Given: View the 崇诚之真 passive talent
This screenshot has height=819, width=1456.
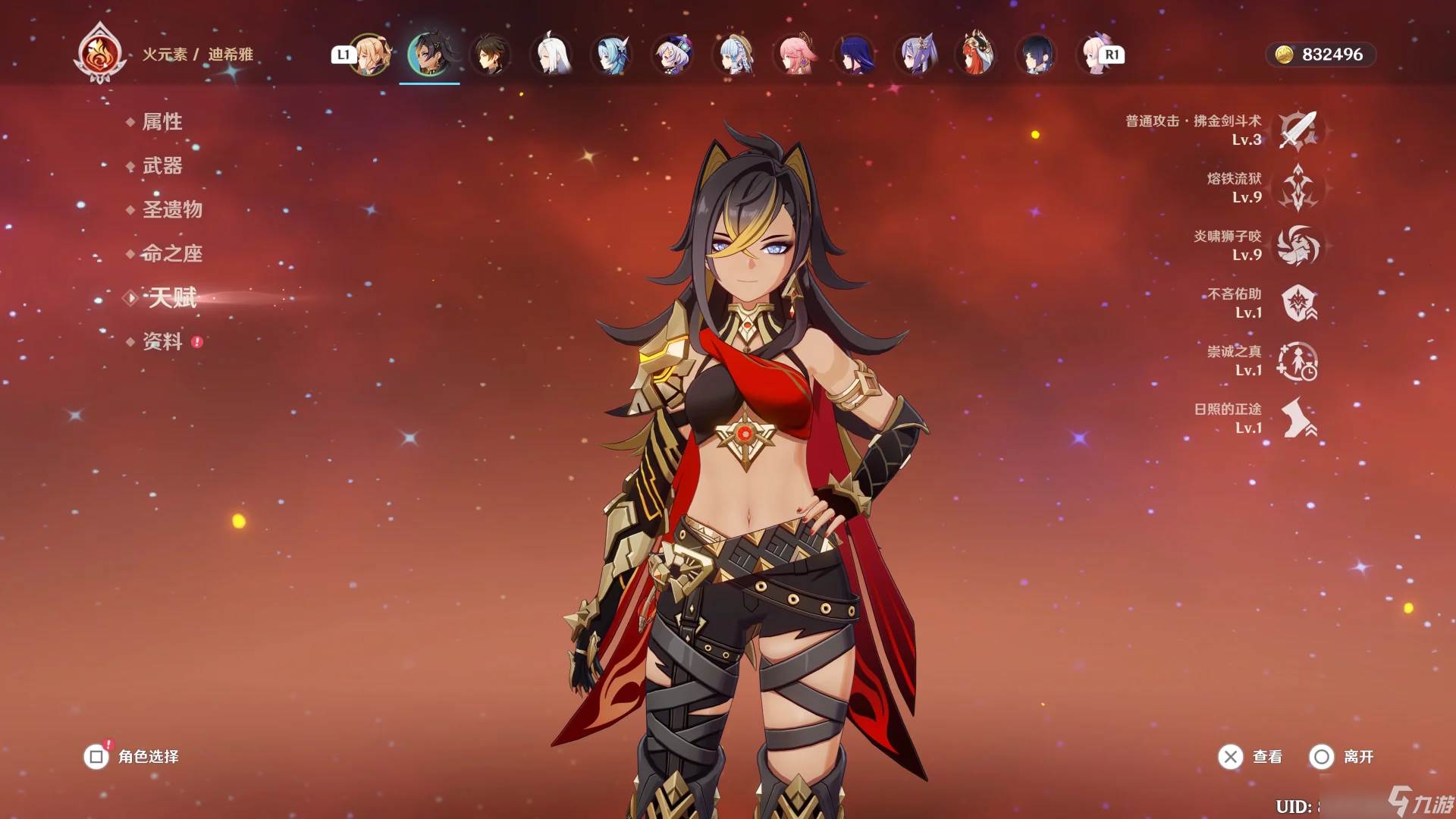Looking at the screenshot, I should [x=1298, y=361].
